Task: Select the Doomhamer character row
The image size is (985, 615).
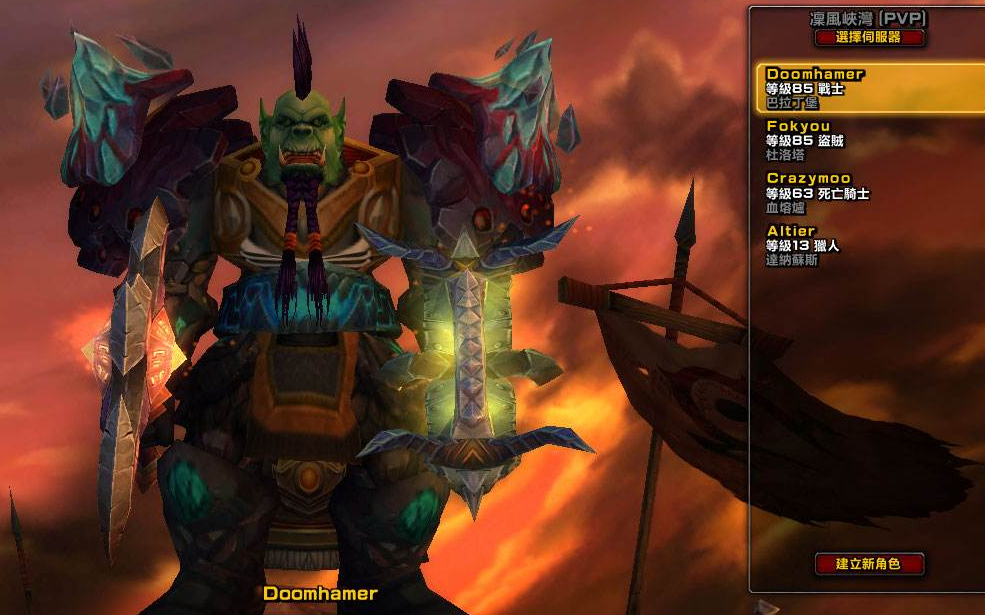Action: click(865, 88)
